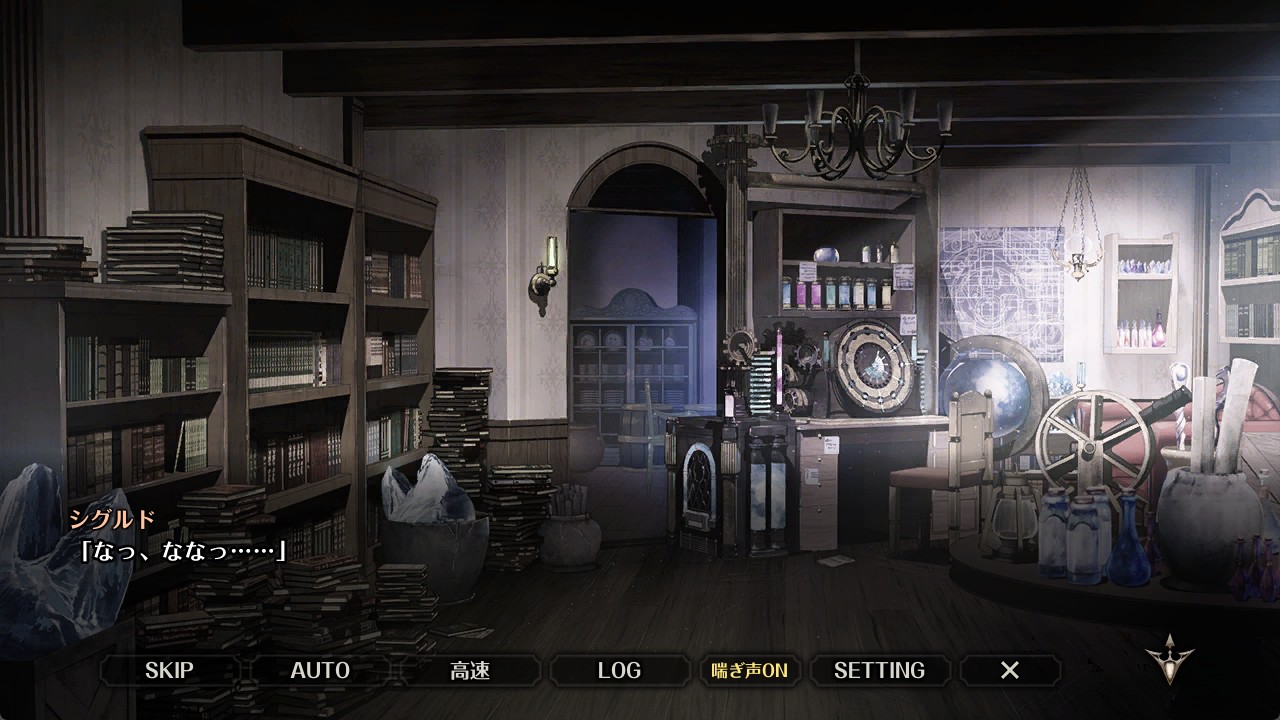Activate the 高速 fast-forward button
The height and width of the screenshot is (720, 1280).
(x=470, y=670)
